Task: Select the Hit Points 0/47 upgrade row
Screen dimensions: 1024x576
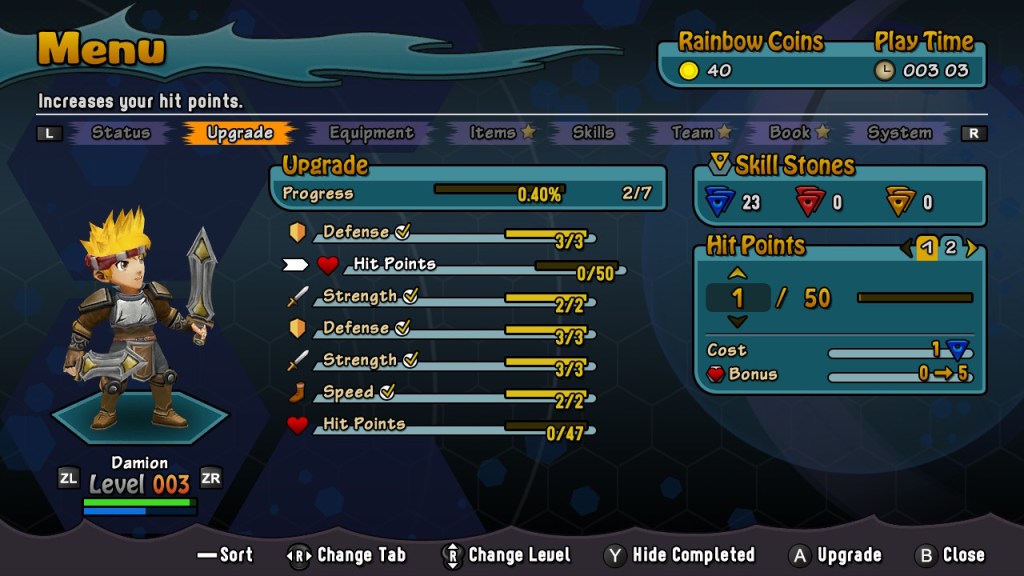Action: pos(440,425)
